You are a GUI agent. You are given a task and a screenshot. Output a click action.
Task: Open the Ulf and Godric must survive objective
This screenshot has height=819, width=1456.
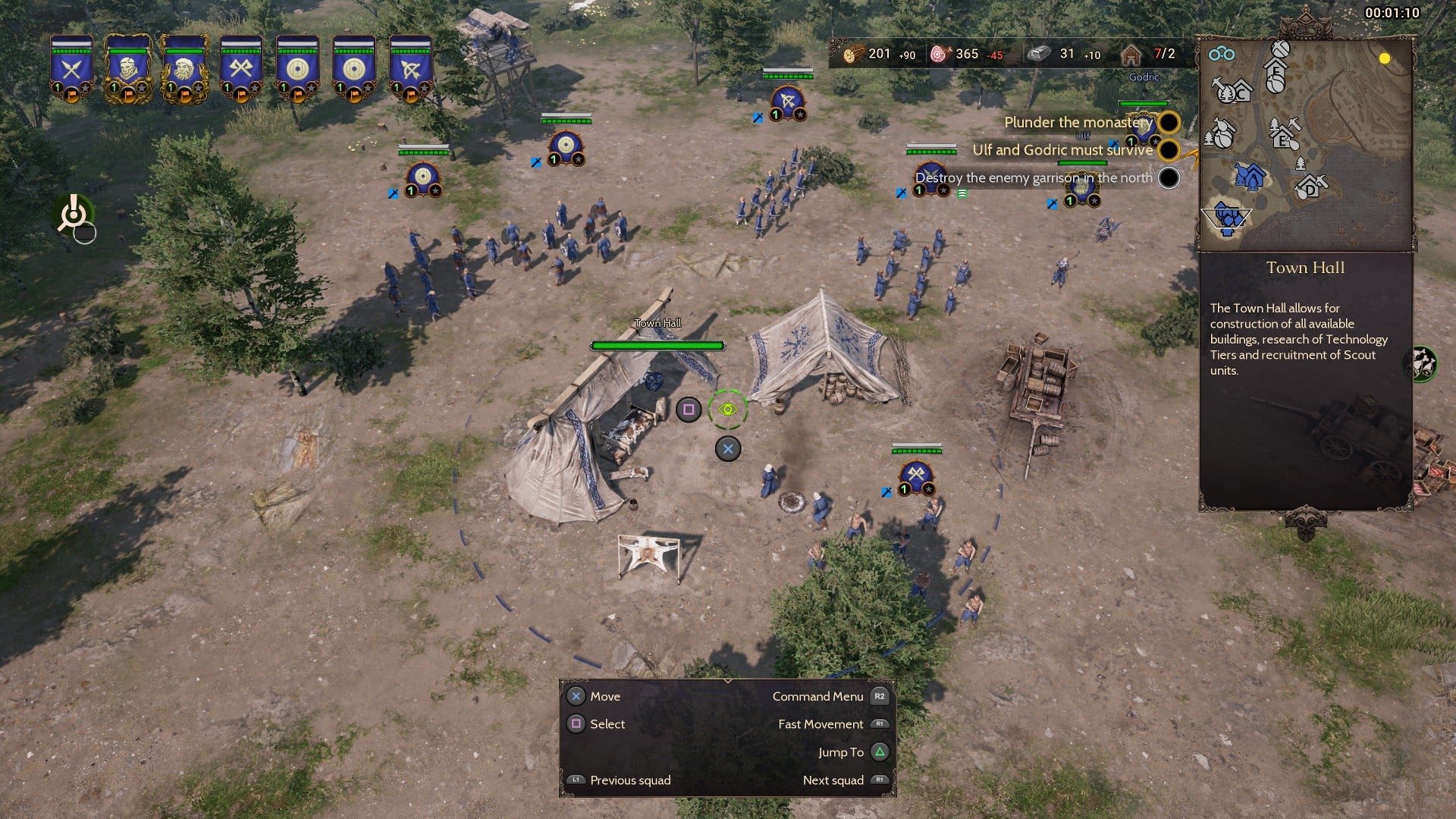pyautogui.click(x=1062, y=150)
